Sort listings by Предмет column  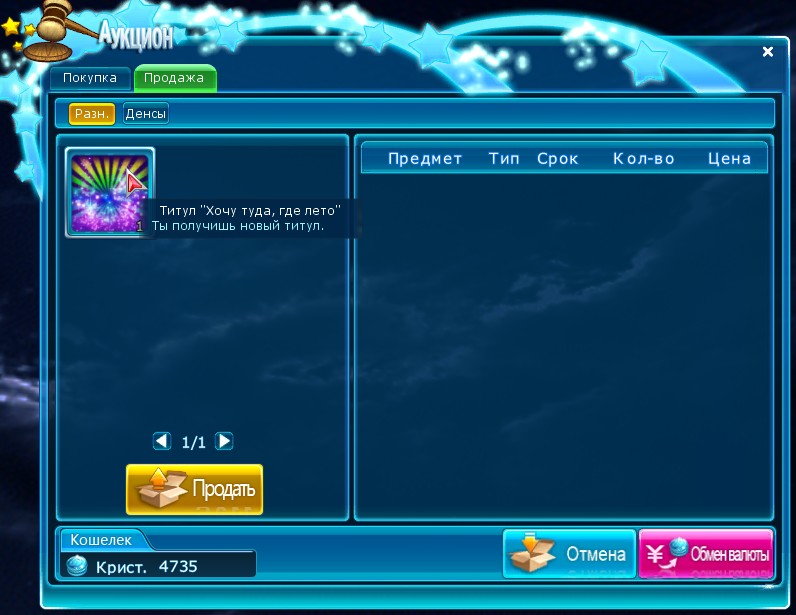coord(425,159)
